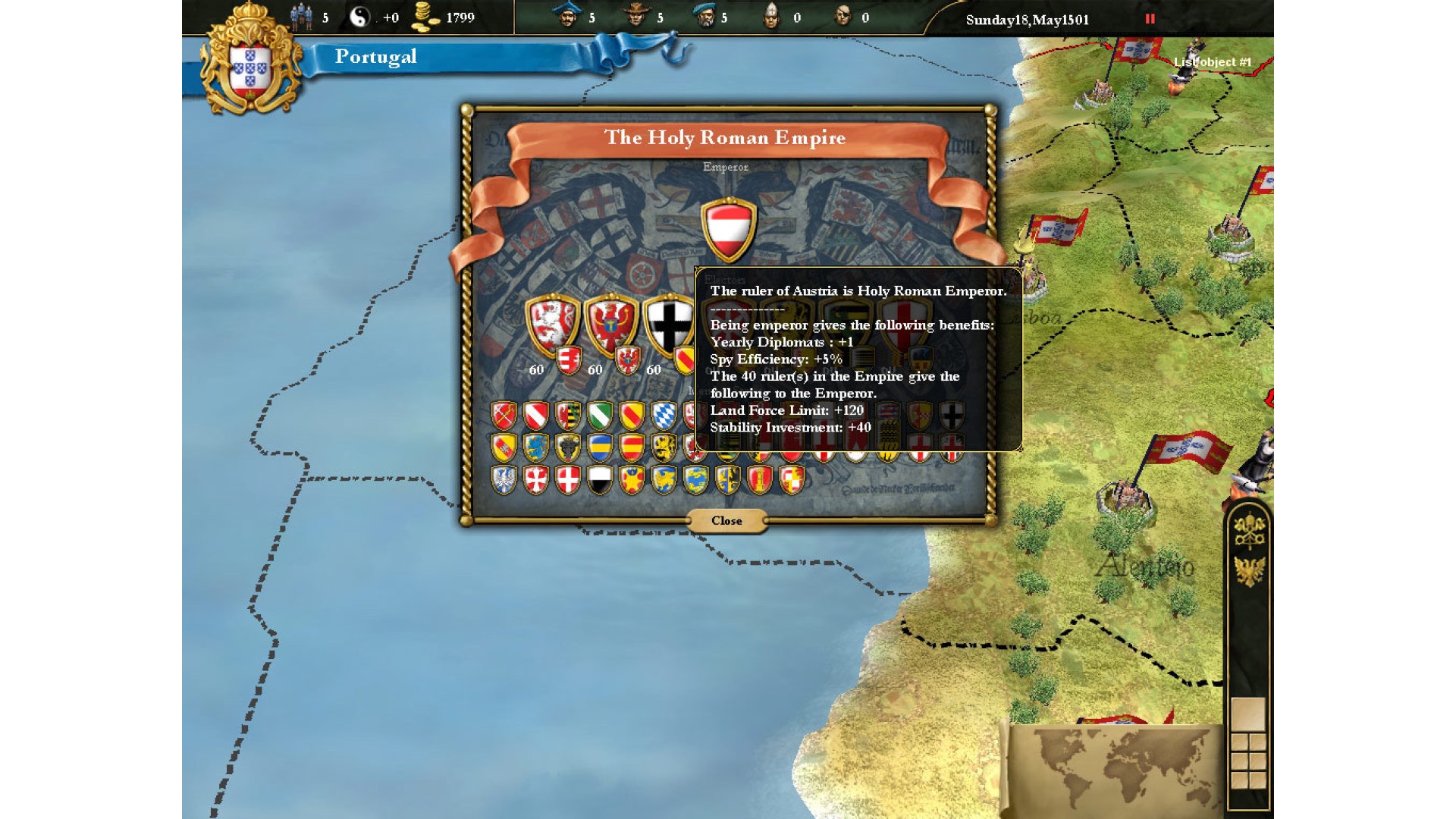This screenshot has width=1456, height=819.
Task: Select the white lion elector shield
Action: point(553,323)
